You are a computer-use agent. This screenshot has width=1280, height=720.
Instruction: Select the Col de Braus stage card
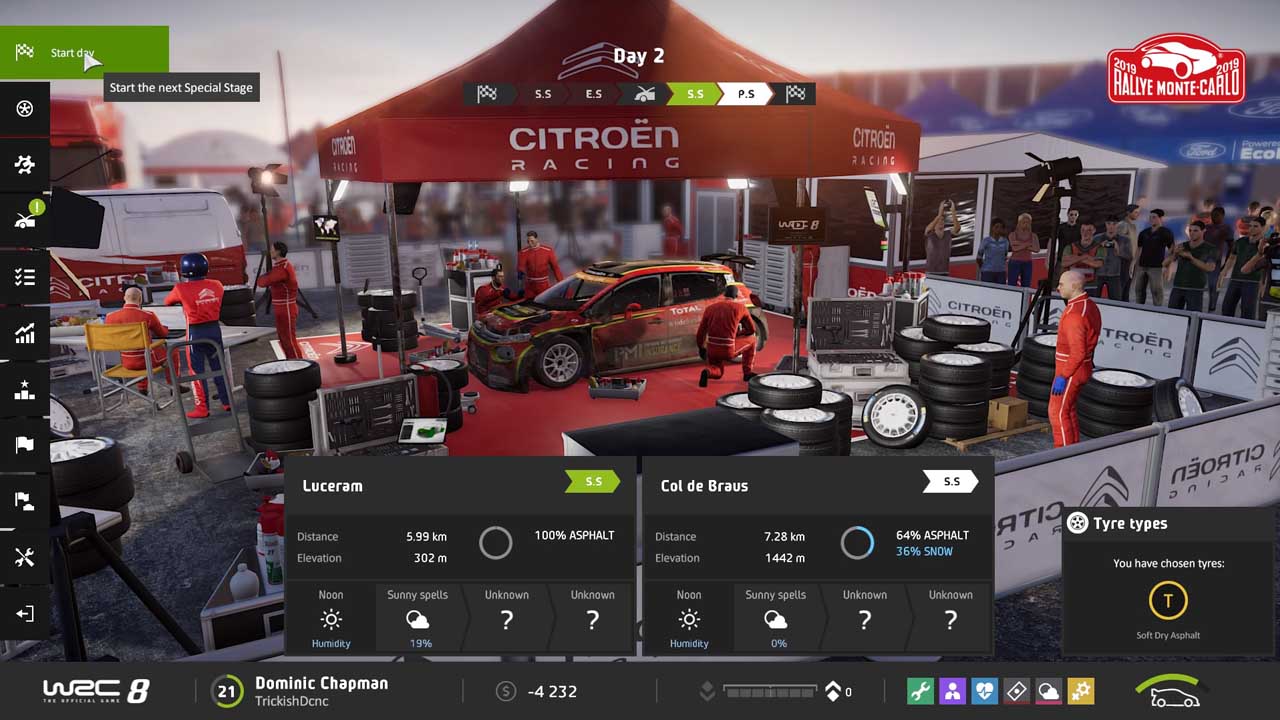[818, 486]
